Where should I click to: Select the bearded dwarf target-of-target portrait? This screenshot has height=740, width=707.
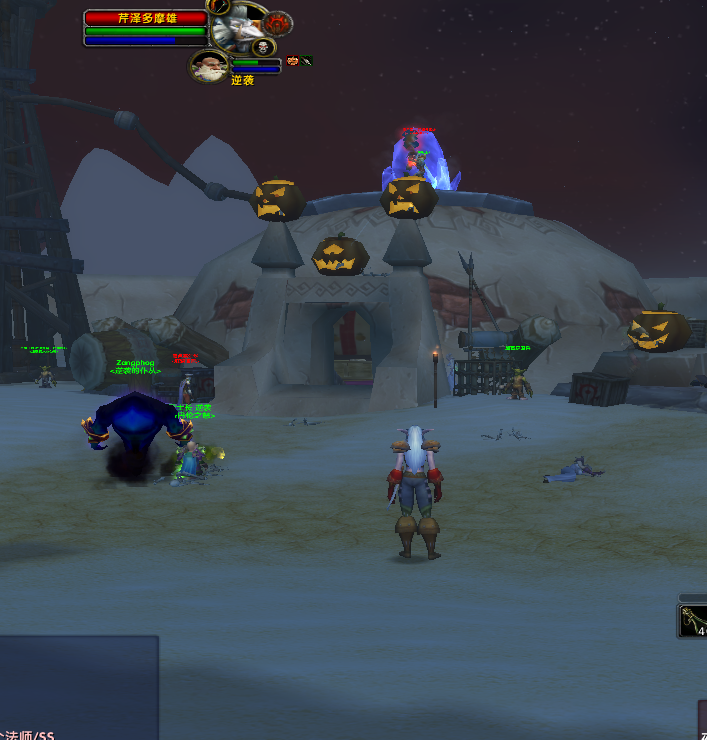[x=209, y=67]
